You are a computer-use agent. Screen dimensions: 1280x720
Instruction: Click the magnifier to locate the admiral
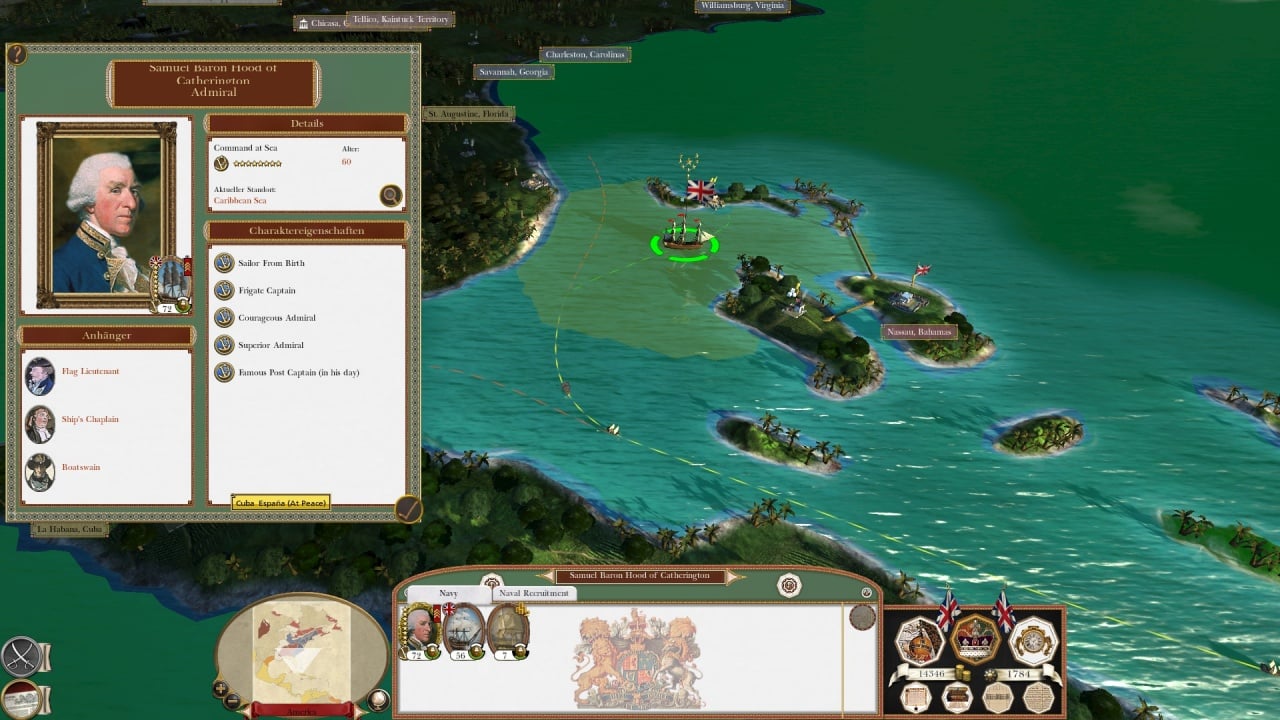pos(391,196)
